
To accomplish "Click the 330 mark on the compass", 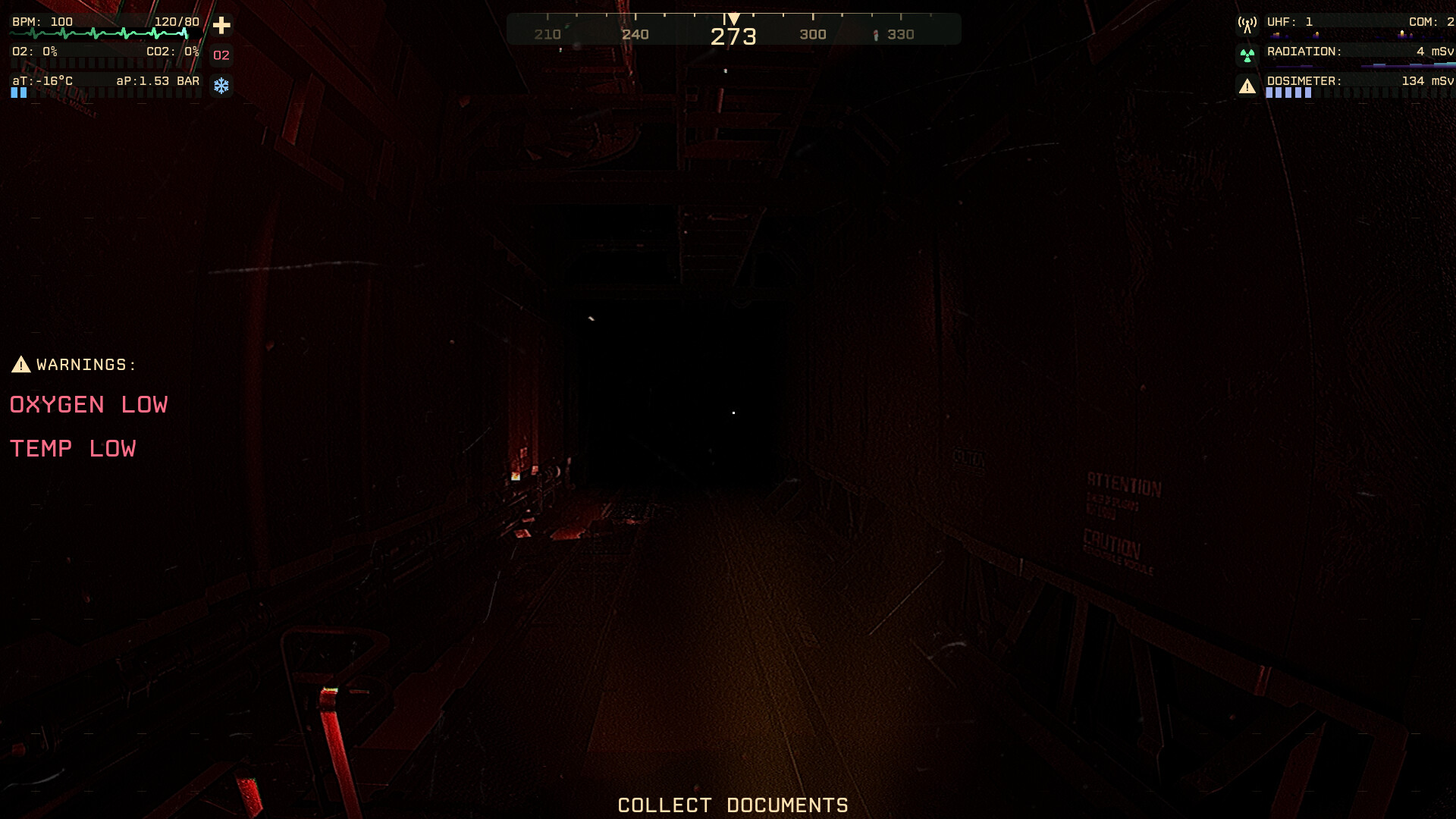I will (x=903, y=33).
